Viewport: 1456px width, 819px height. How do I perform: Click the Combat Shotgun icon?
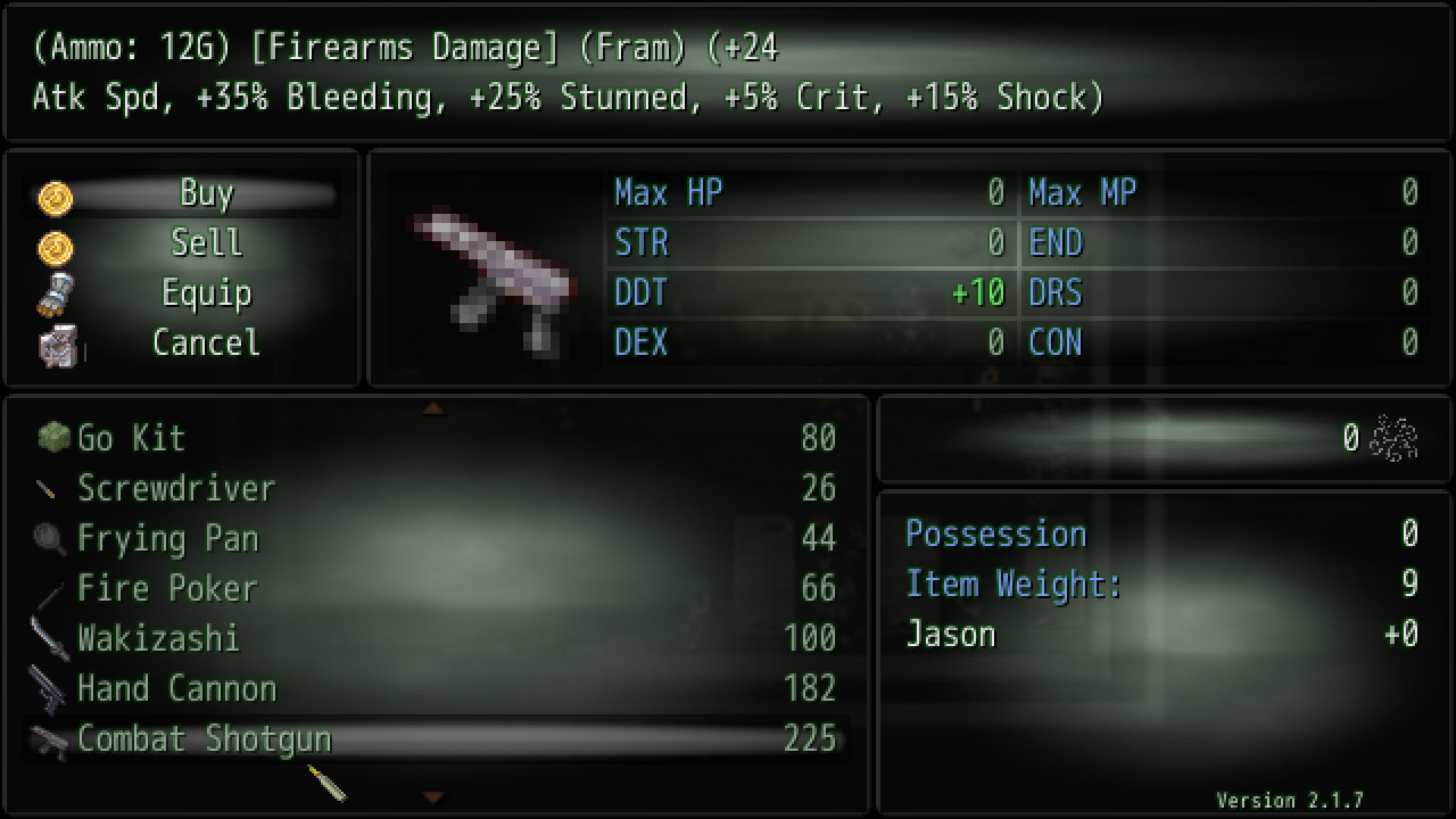(x=48, y=739)
